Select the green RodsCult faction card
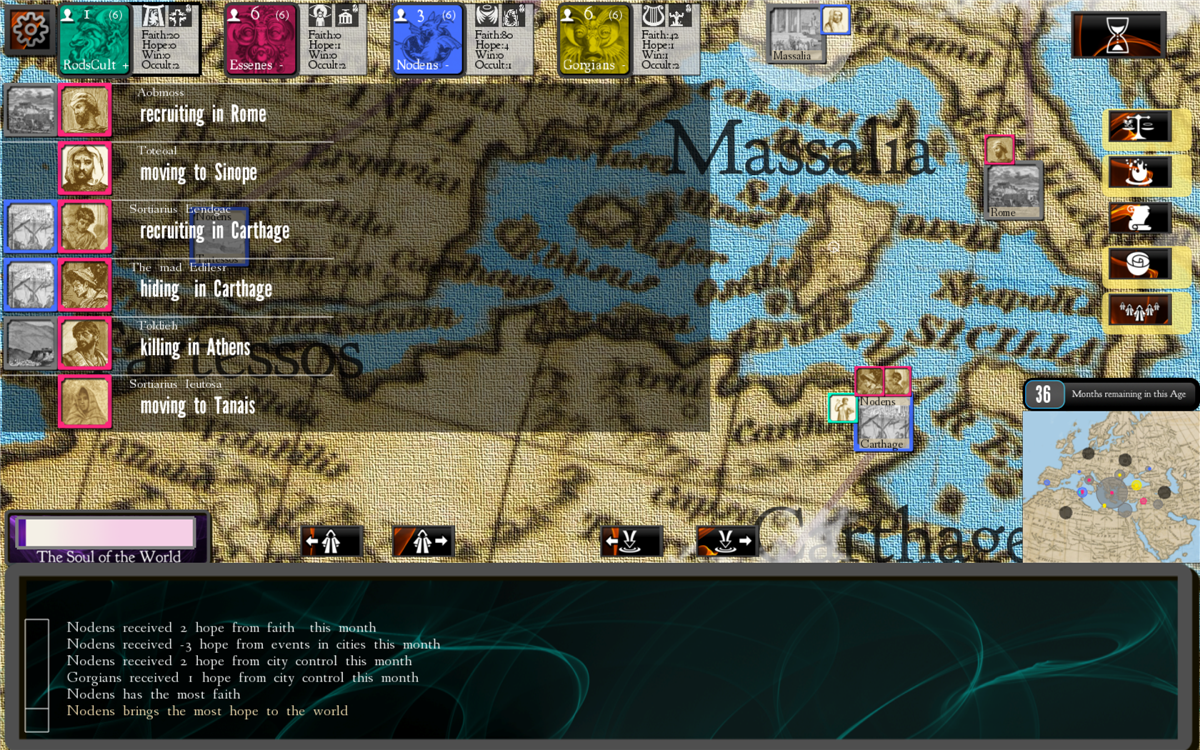 click(95, 39)
